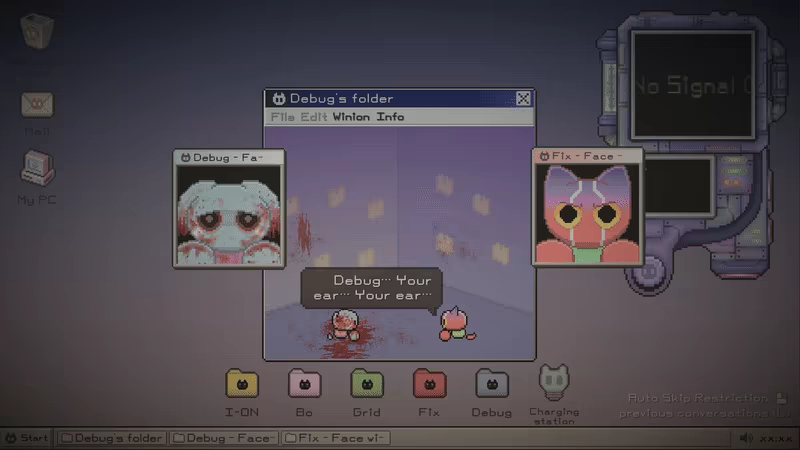Click the Start button on the taskbar
This screenshot has width=800, height=450.
(27, 438)
